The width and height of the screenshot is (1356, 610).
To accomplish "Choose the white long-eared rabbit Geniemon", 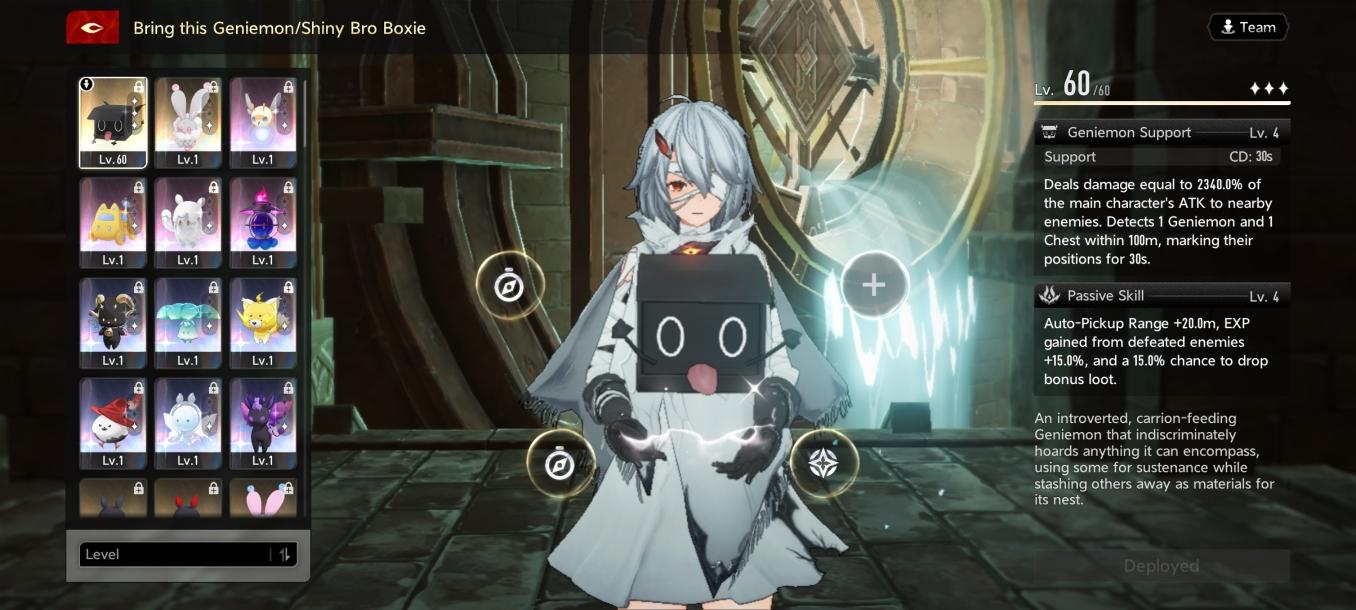I will click(188, 122).
